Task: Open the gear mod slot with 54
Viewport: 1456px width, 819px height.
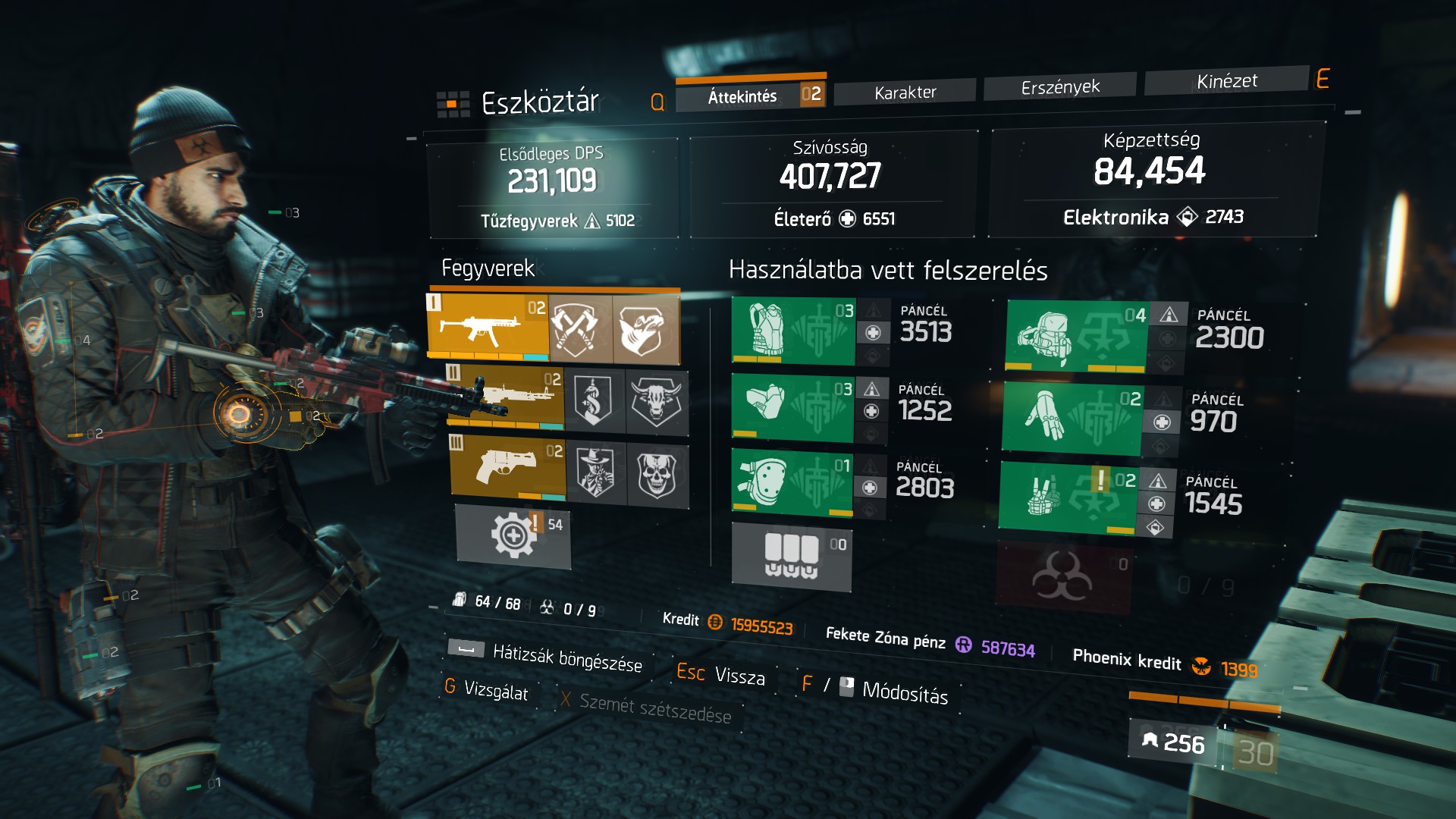Action: pos(513,535)
